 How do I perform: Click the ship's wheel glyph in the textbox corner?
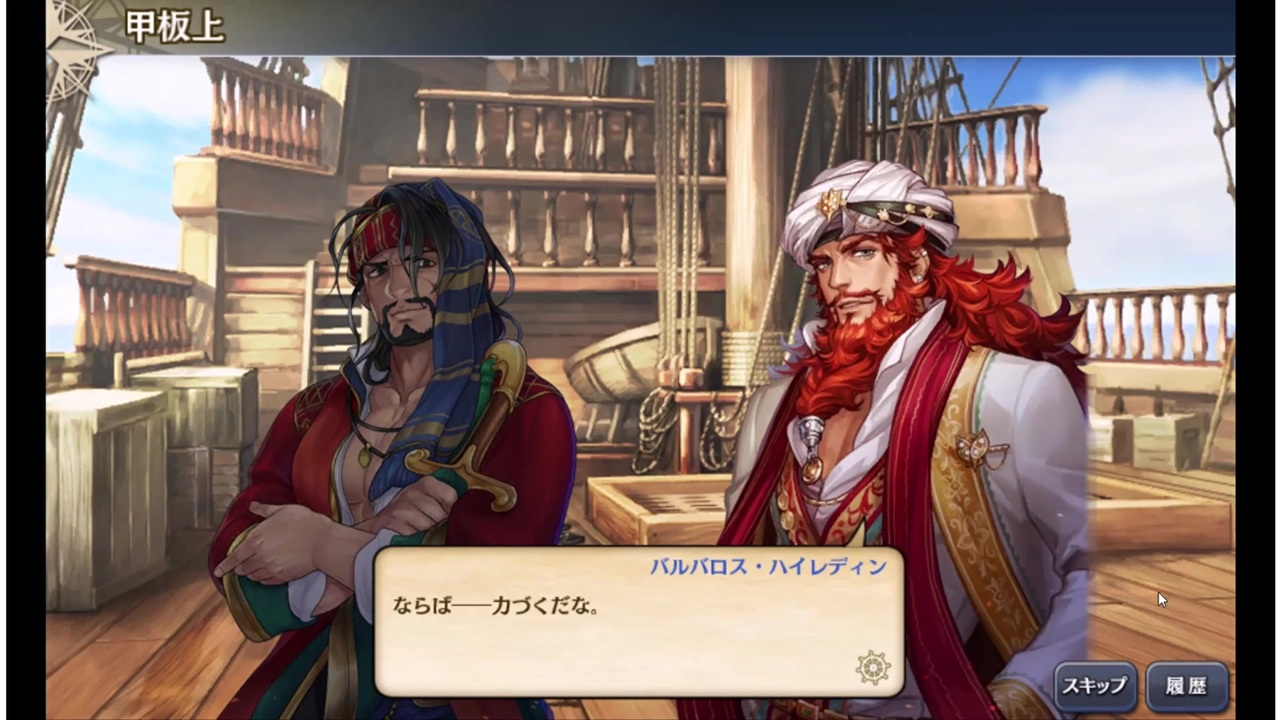pyautogui.click(x=873, y=668)
